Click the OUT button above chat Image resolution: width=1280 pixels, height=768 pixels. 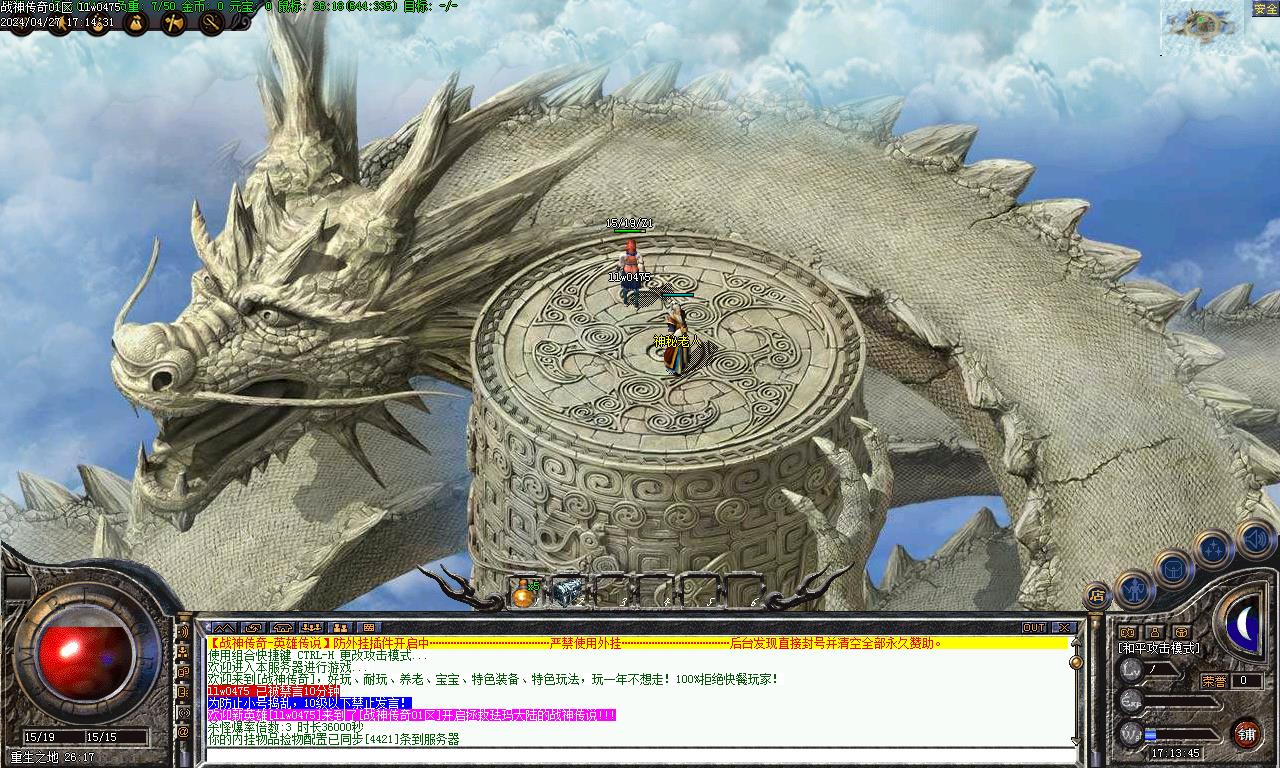point(1034,627)
